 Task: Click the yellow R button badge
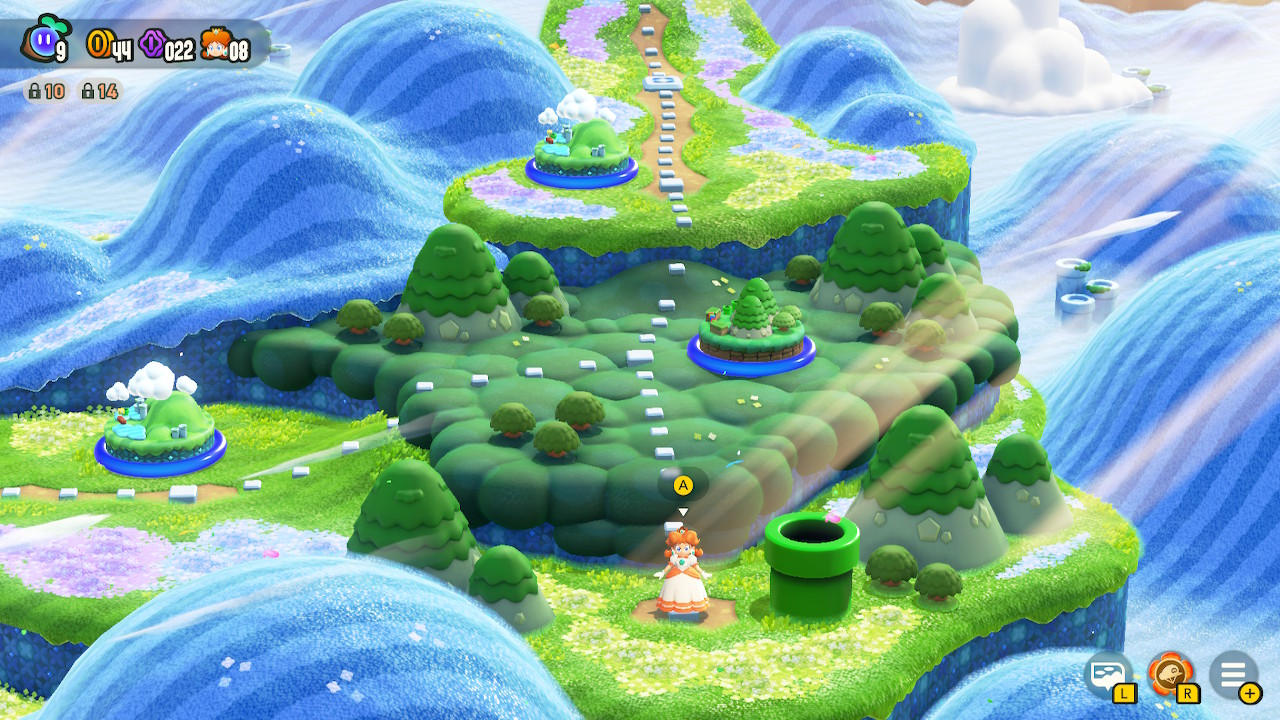click(1190, 696)
